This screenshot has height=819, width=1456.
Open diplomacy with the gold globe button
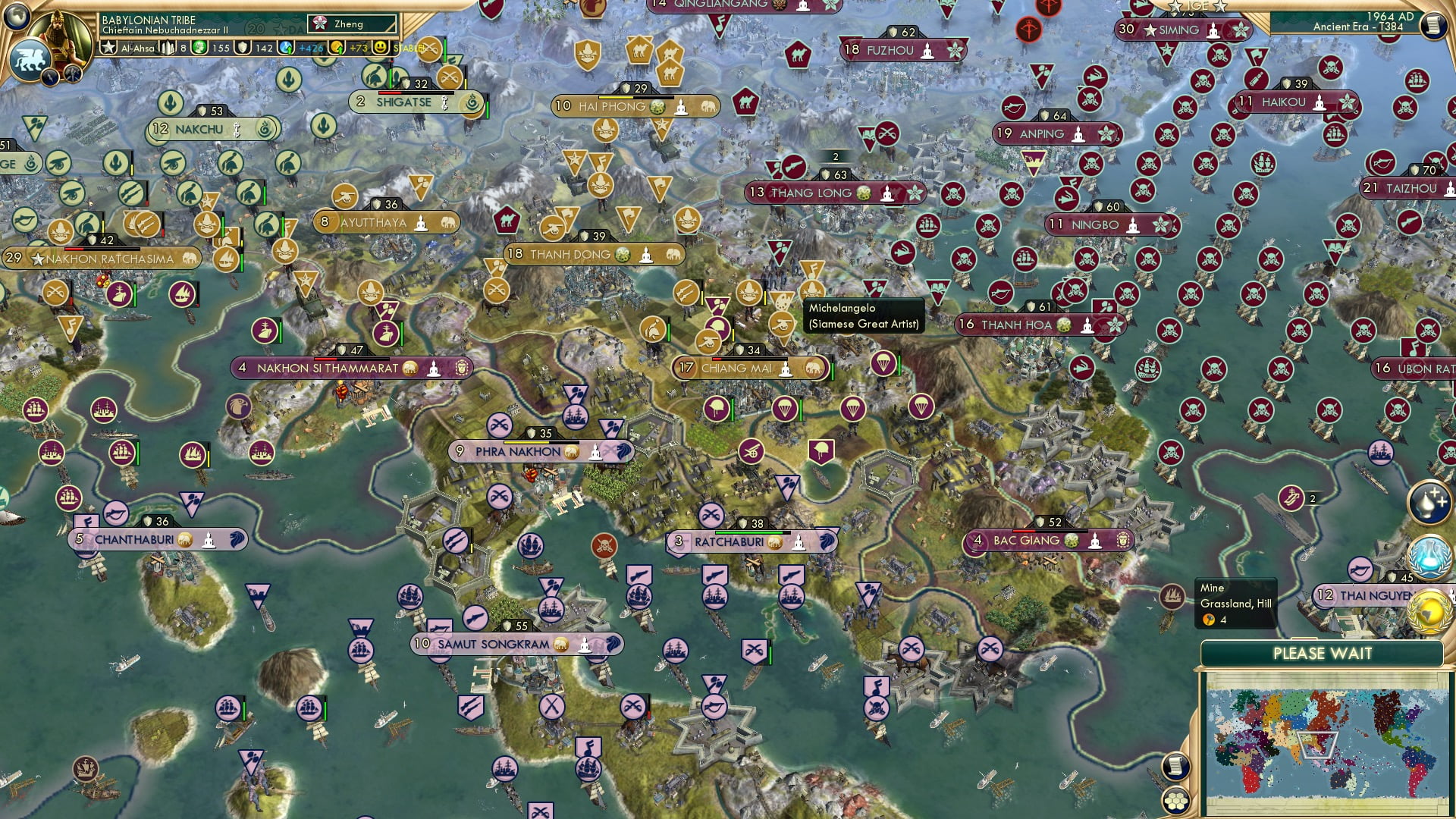(x=1428, y=610)
